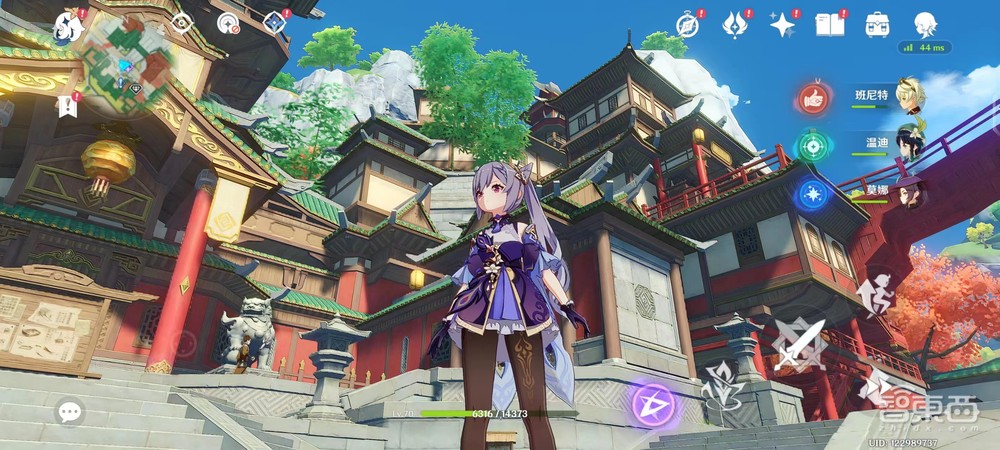Open the backpack inventory
The width and height of the screenshot is (1000, 450).
(x=878, y=23)
